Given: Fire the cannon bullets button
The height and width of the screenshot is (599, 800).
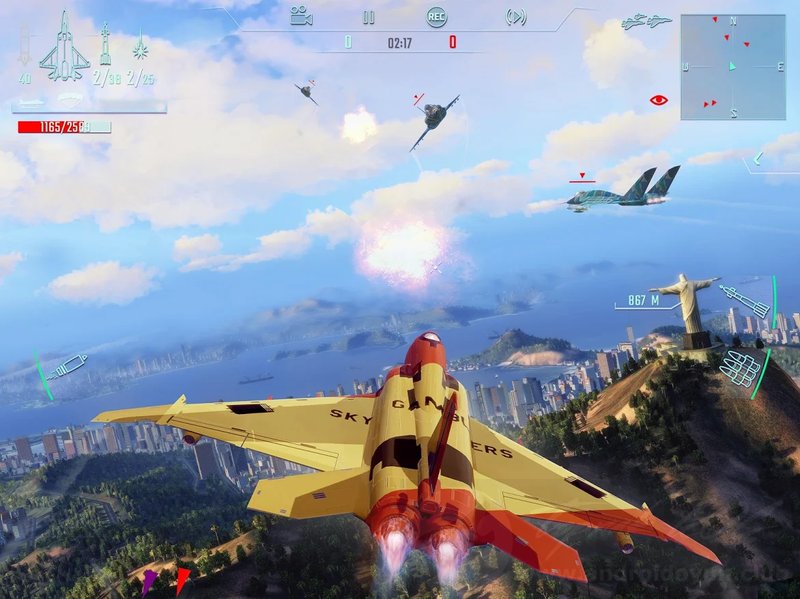Looking at the screenshot, I should point(742,368).
